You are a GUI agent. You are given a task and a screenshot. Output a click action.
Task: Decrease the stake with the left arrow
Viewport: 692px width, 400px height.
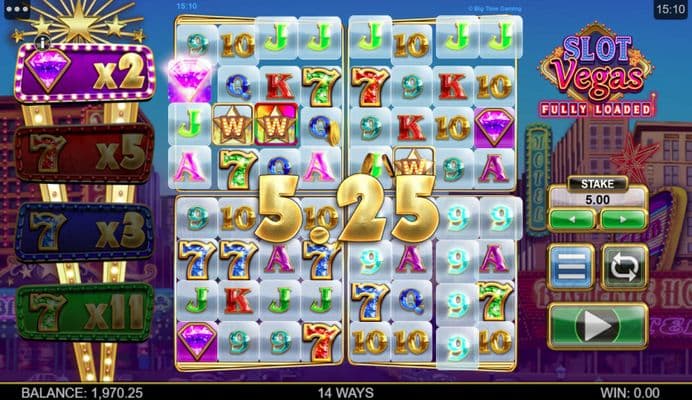pos(572,218)
